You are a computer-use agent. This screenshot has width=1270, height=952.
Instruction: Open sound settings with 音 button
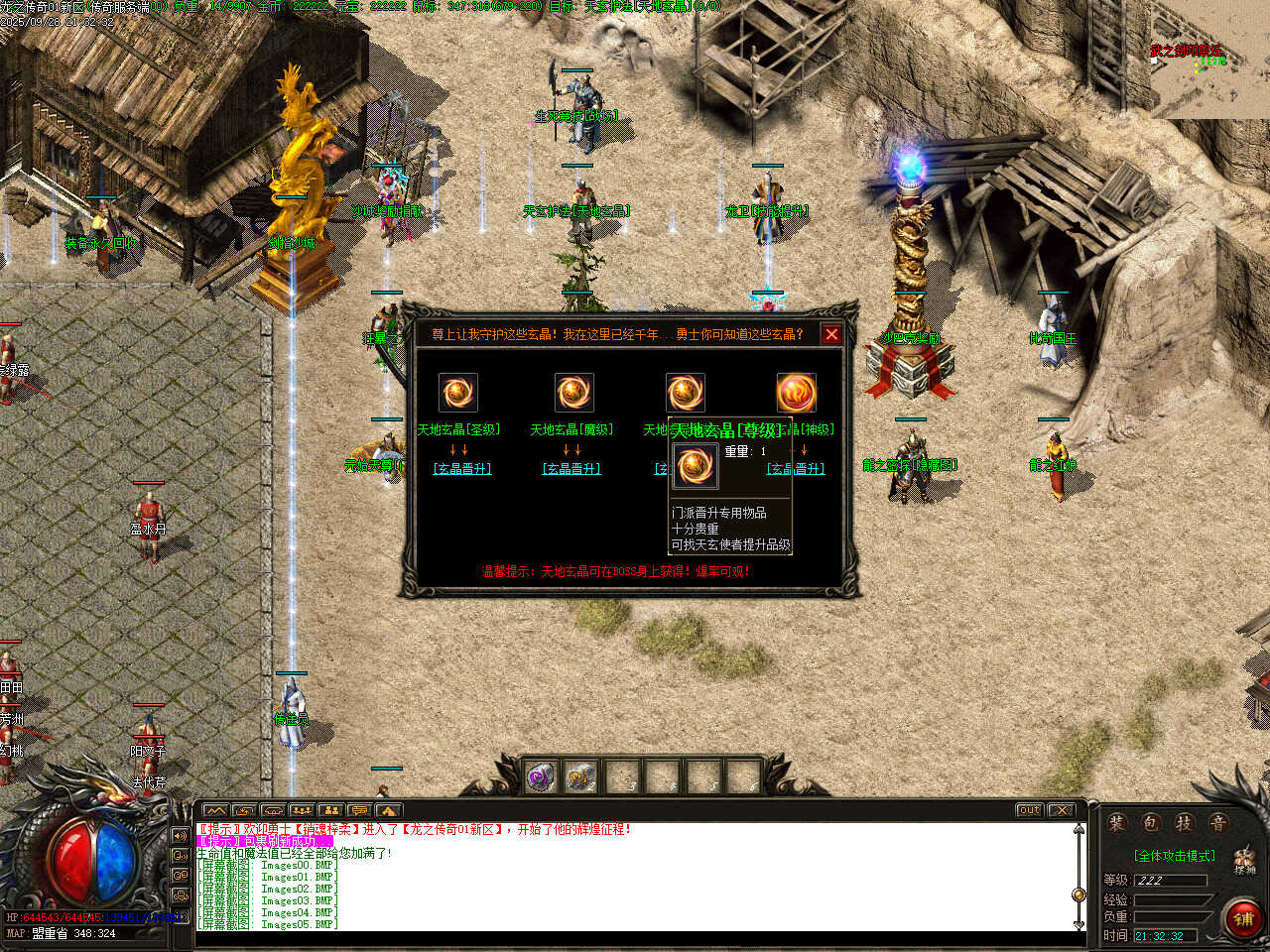tap(1217, 823)
